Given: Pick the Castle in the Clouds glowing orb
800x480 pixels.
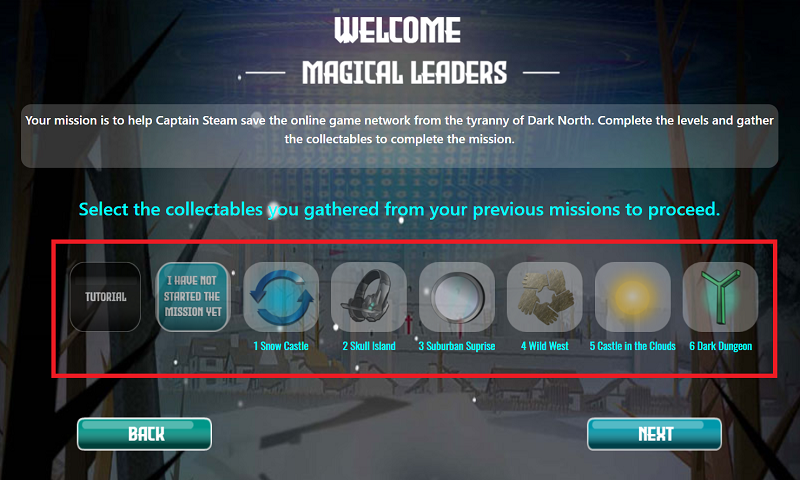Looking at the screenshot, I should pos(633,297).
